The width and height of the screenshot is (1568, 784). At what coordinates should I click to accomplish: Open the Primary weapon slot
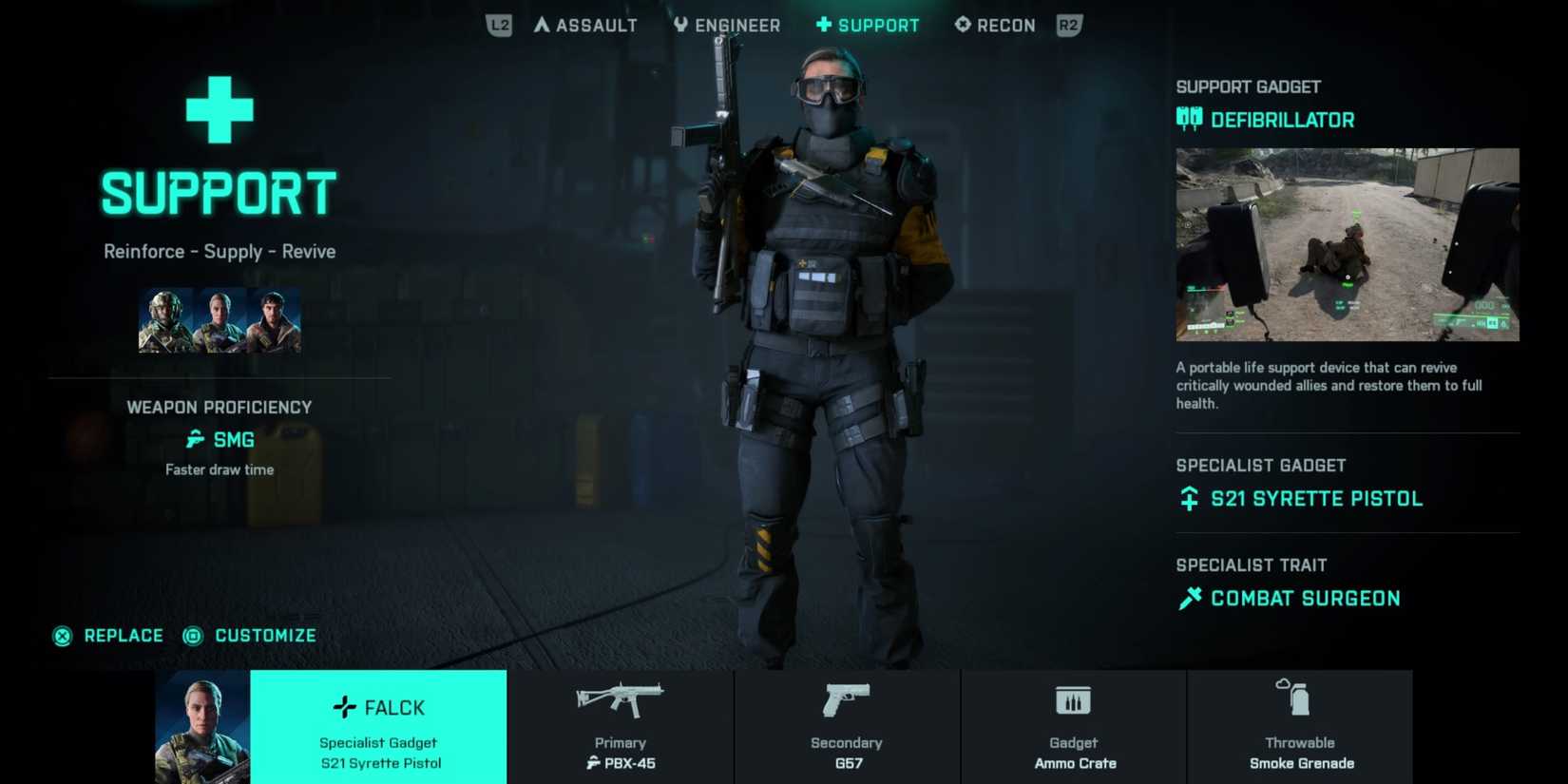tap(621, 727)
